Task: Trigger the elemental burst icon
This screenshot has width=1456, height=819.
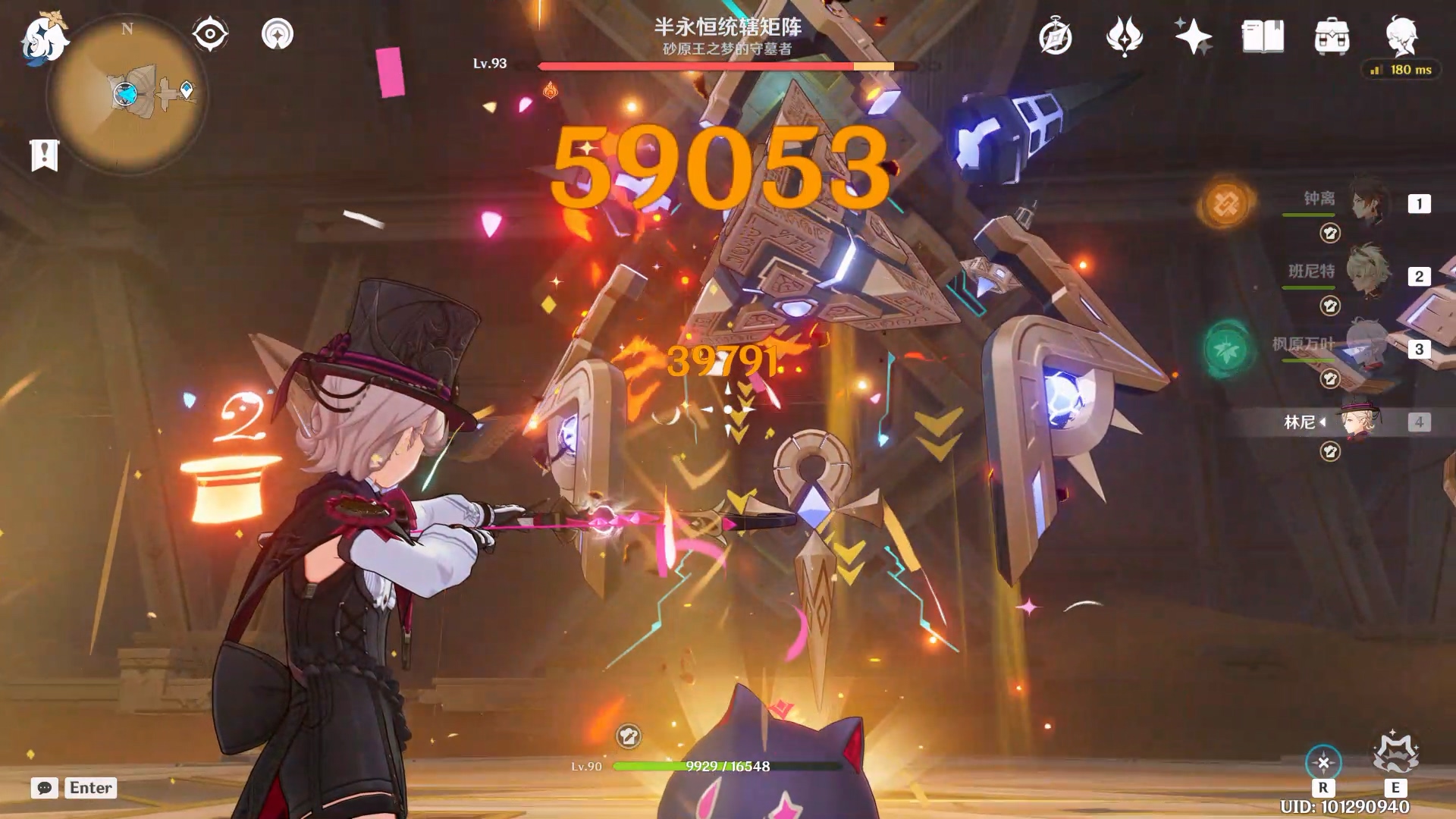Action: pos(1323,762)
